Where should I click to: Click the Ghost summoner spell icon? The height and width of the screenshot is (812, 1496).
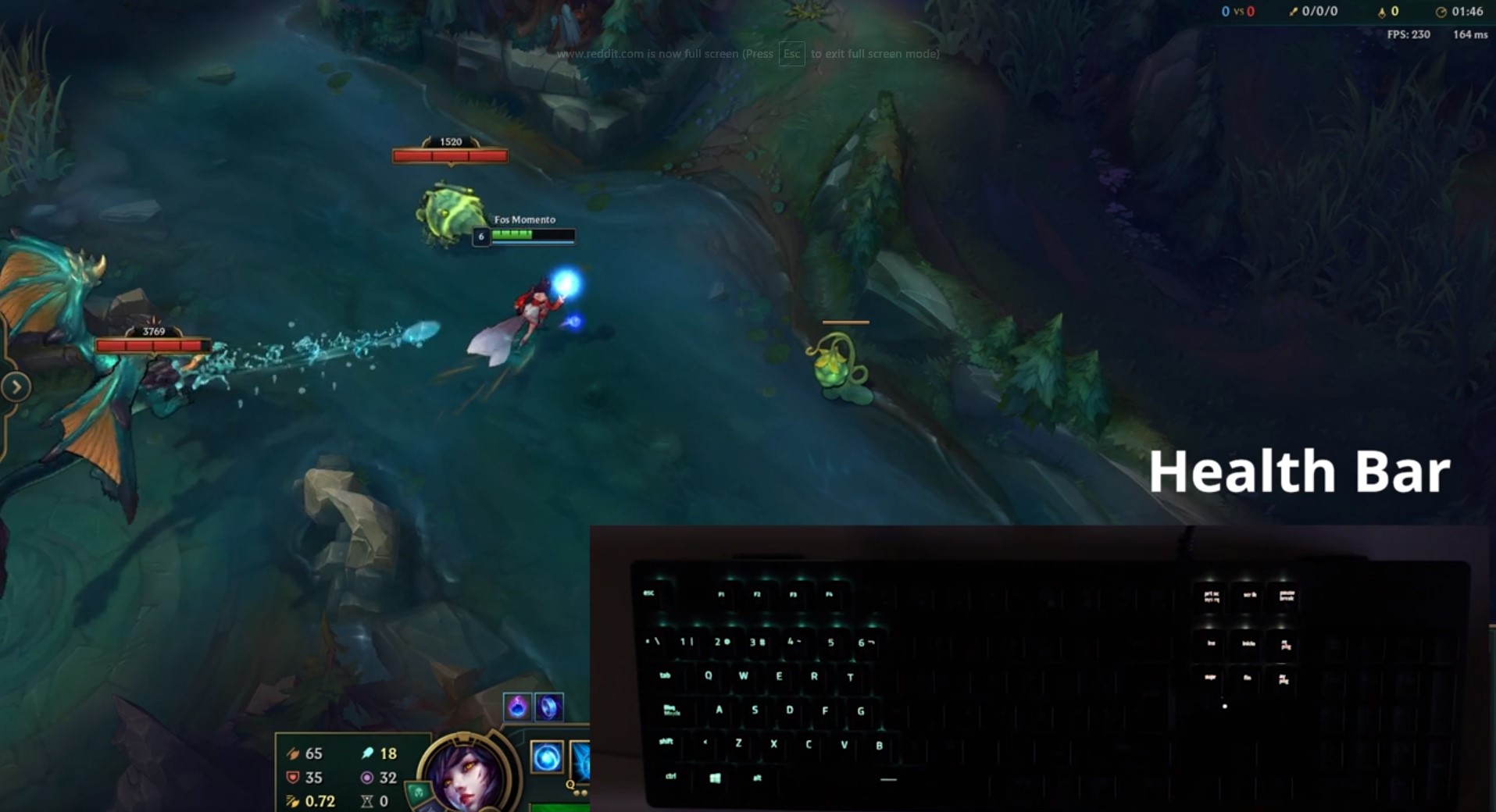[517, 707]
